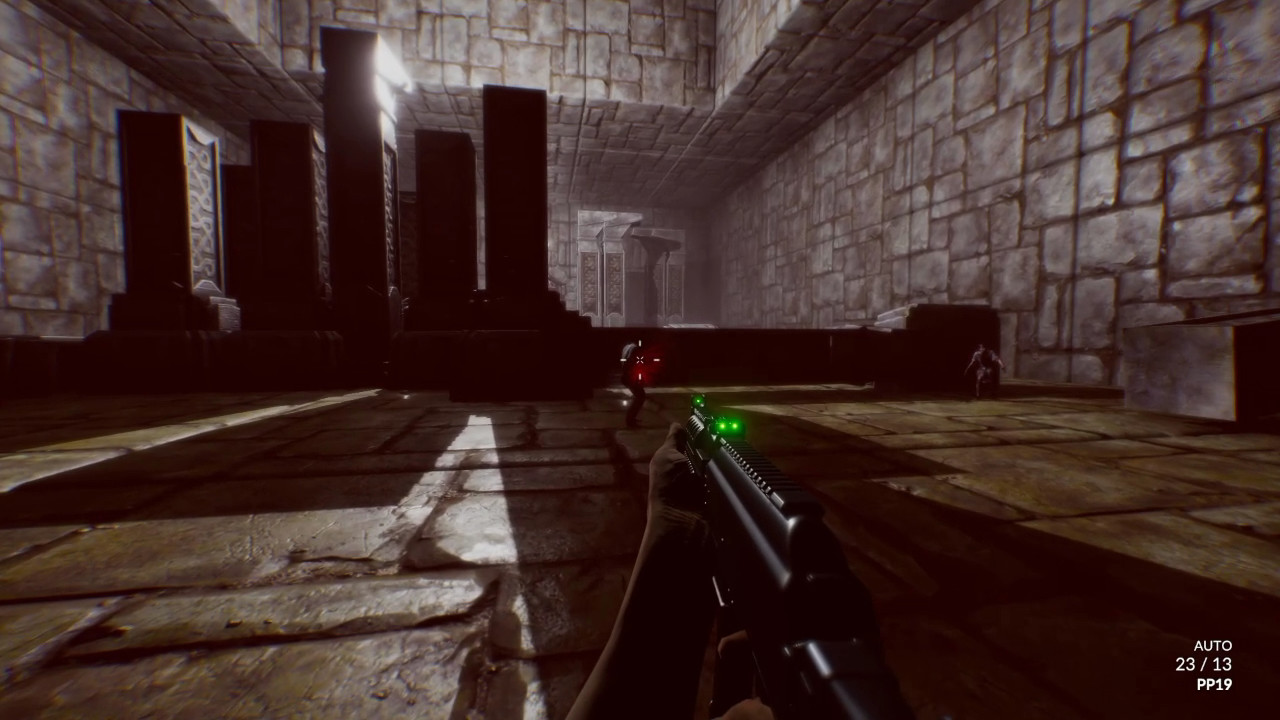Click the 23 / 13 ammo counter

click(x=1203, y=666)
